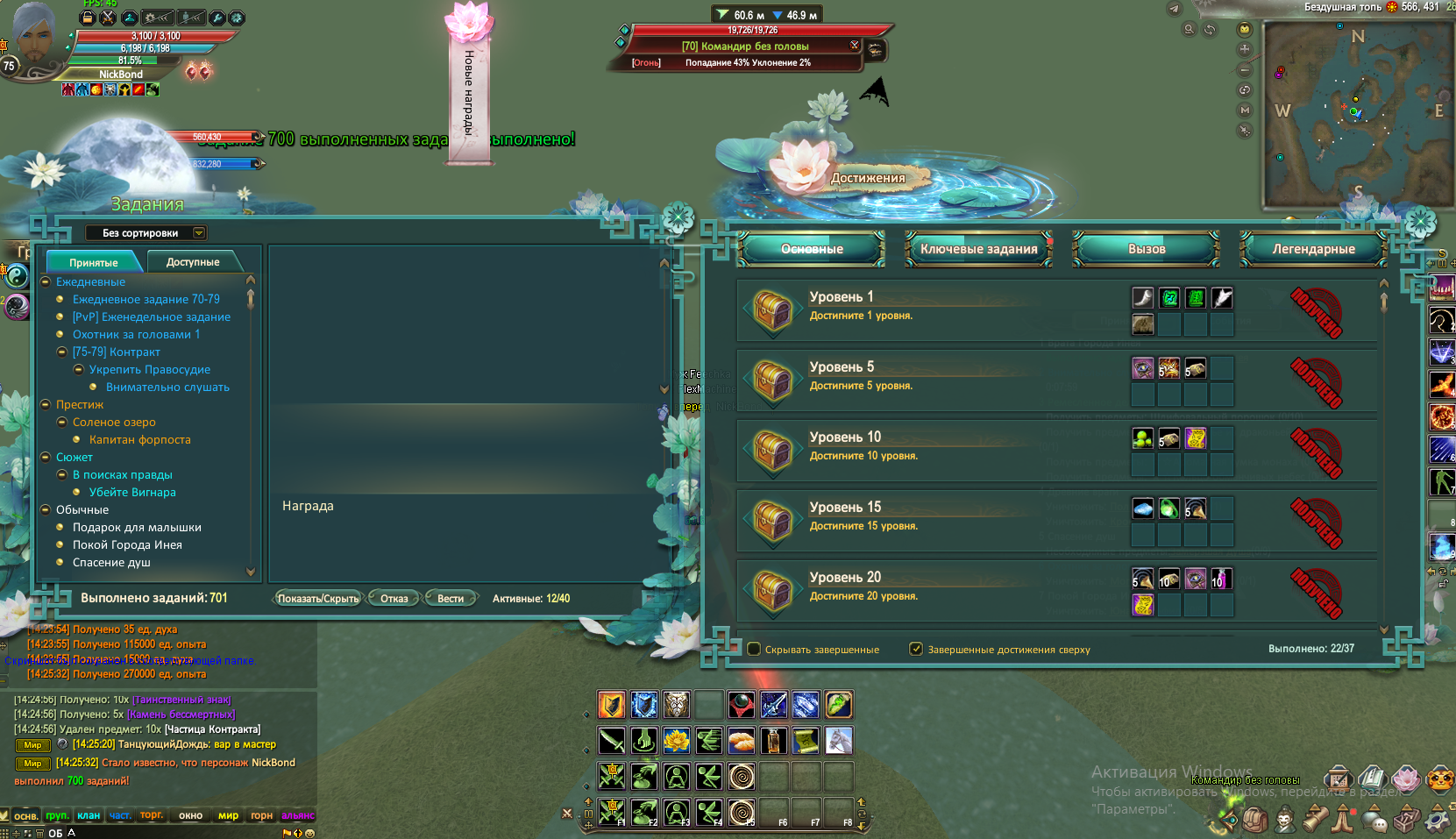Uncheck Завершенные достижения сверху option
The width and height of the screenshot is (1456, 839).
pyautogui.click(x=916, y=650)
